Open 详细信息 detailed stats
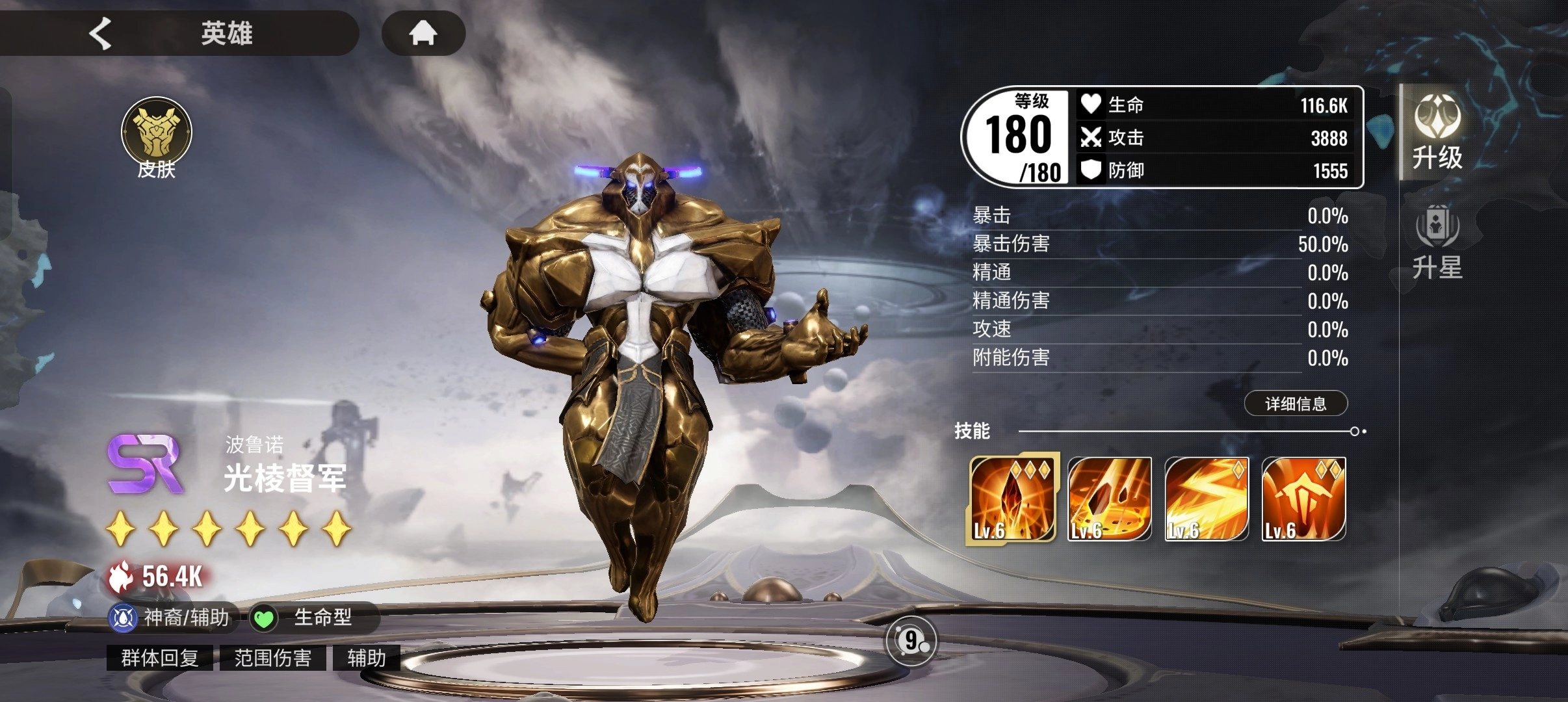 1295,404
